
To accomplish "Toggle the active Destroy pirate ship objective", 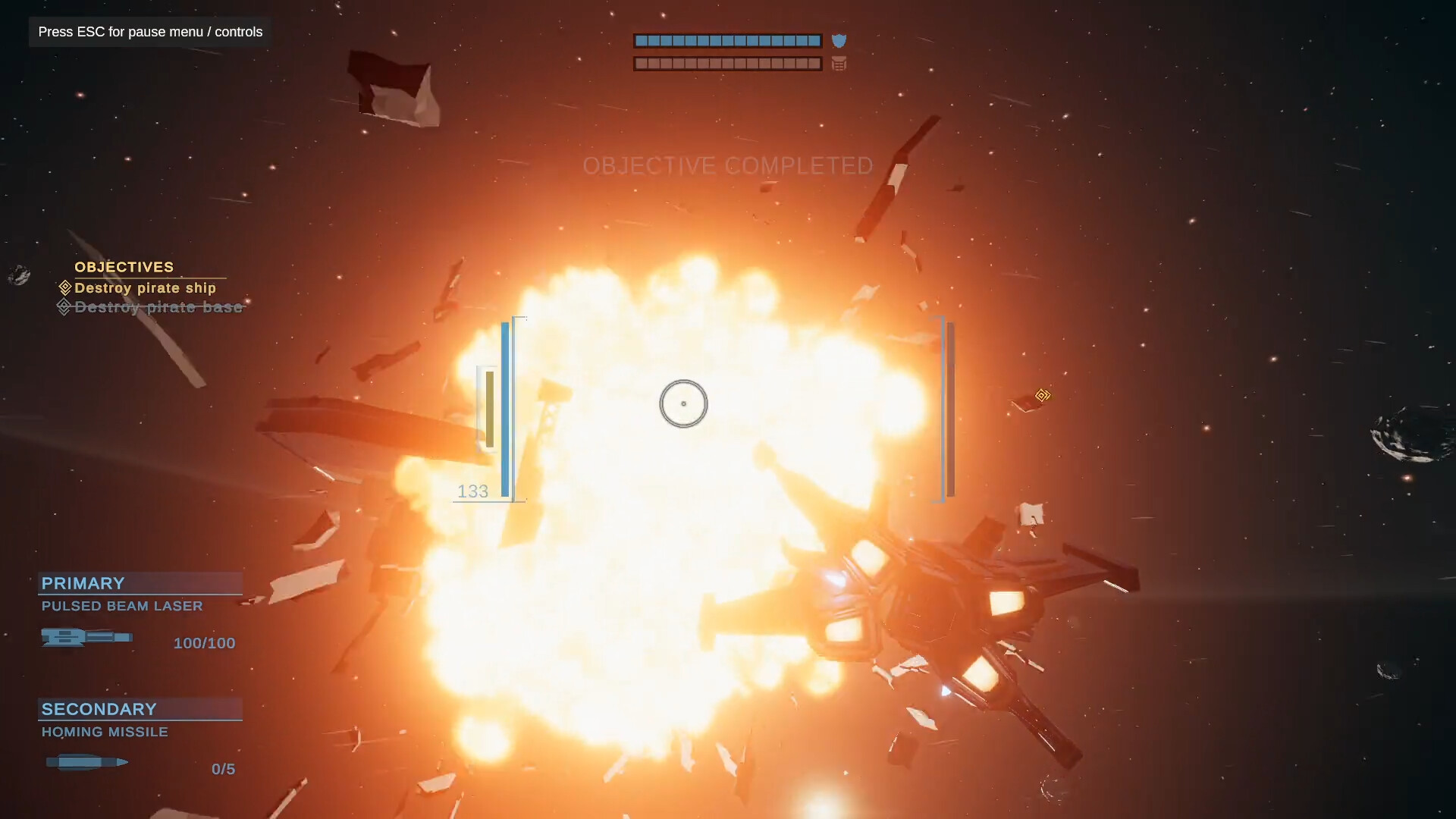I will 144,288.
